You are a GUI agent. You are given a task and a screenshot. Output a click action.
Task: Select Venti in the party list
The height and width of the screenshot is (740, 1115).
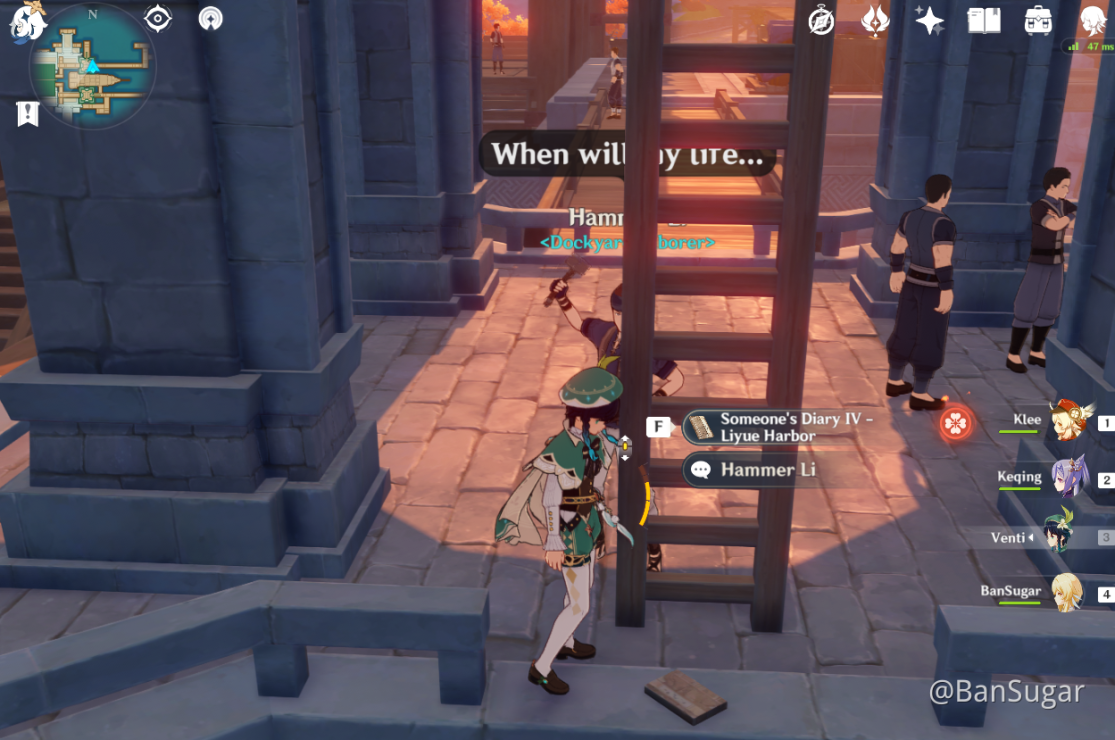tap(1058, 536)
